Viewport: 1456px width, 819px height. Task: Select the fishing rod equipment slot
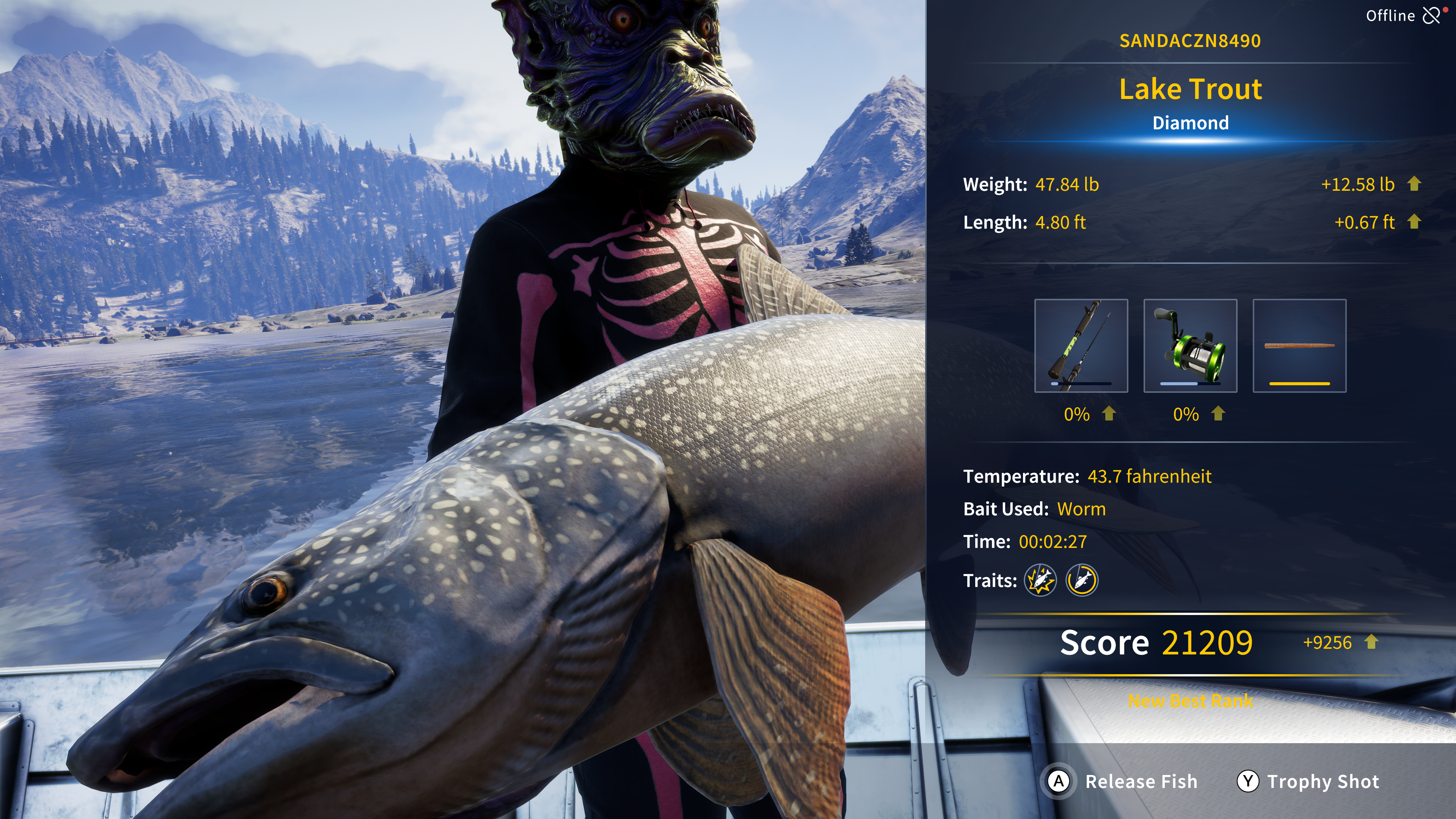pyautogui.click(x=1081, y=346)
